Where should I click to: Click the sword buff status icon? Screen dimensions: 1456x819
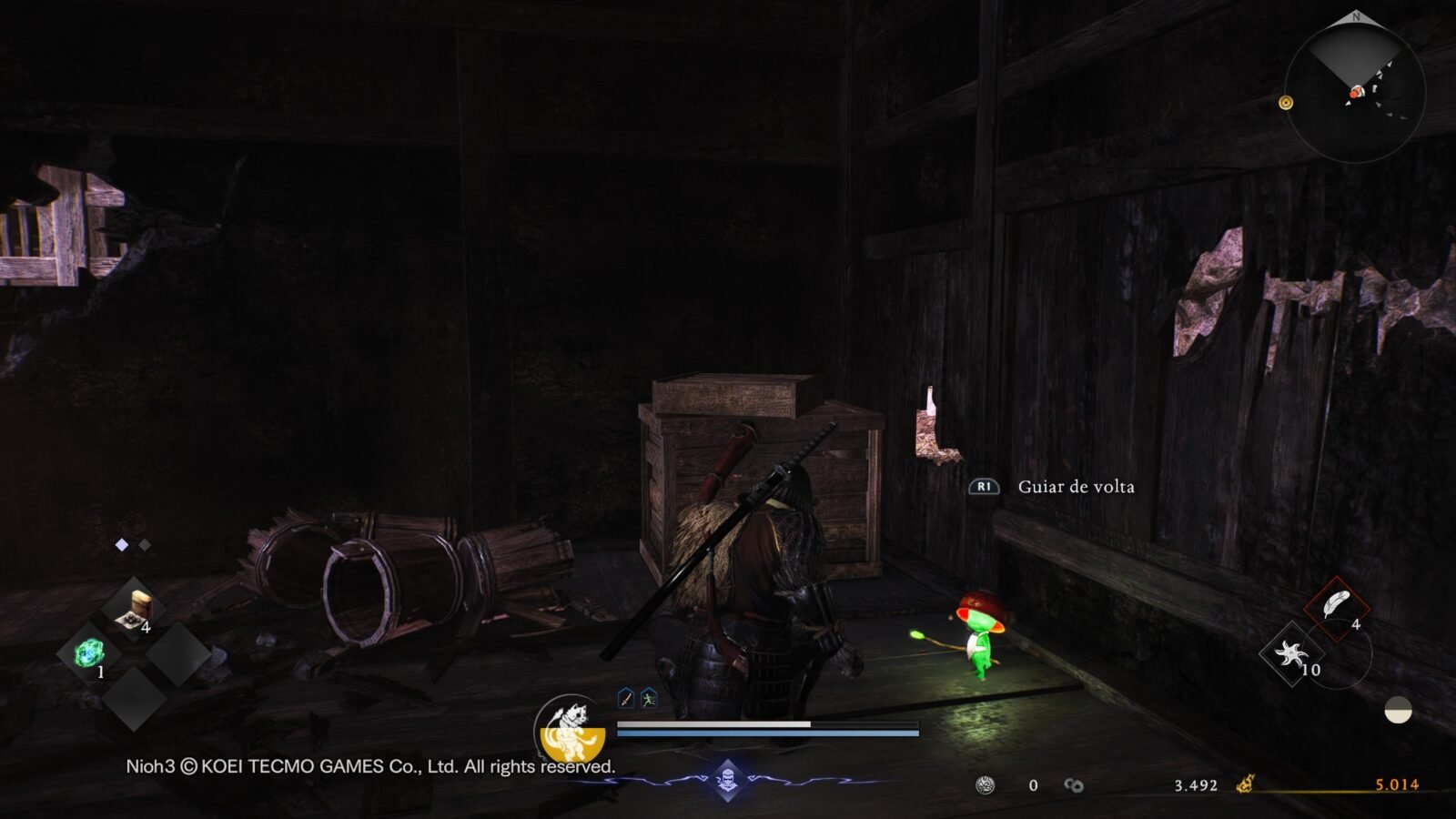click(626, 698)
